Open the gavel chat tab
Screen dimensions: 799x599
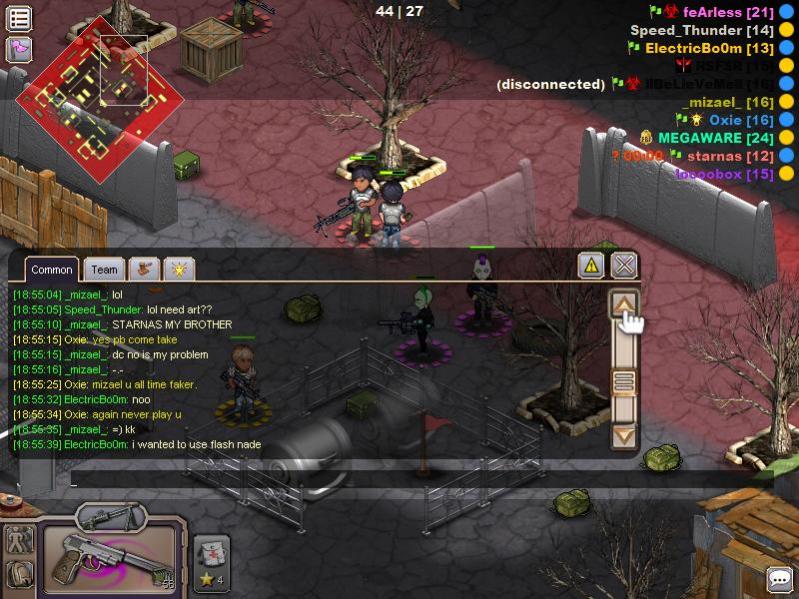(145, 269)
